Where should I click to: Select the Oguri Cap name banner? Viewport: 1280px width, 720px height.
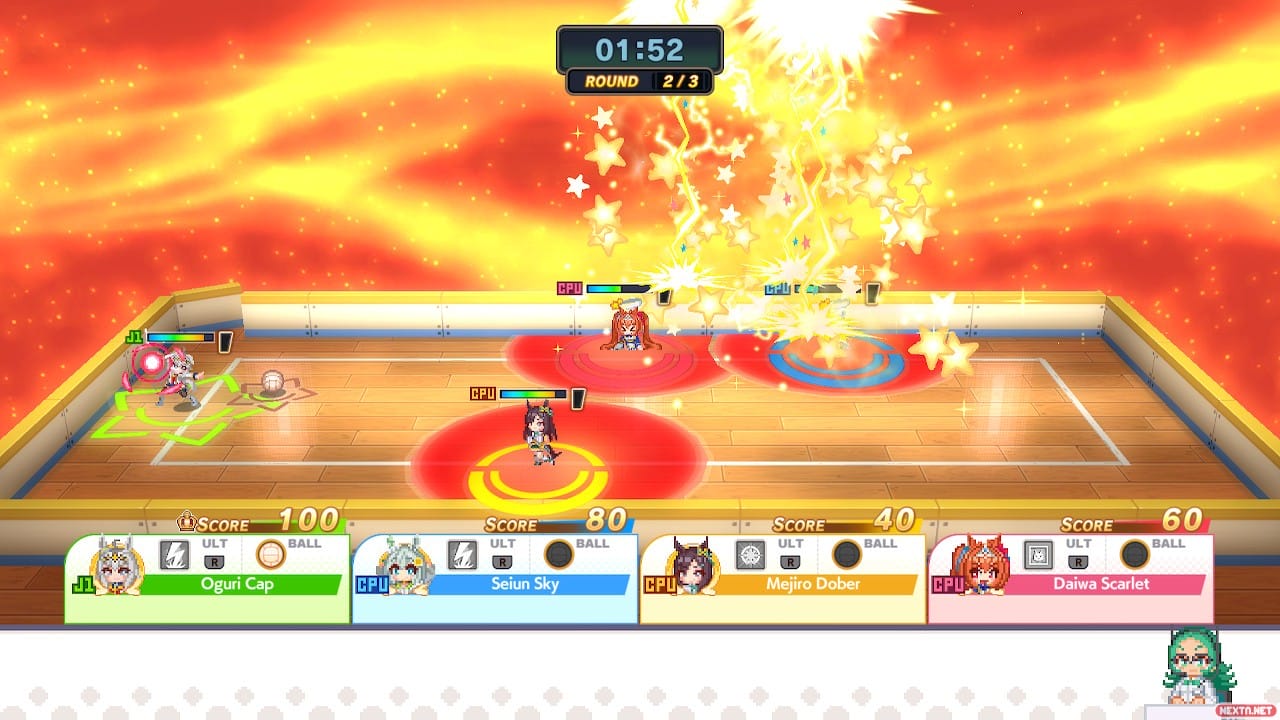pyautogui.click(x=238, y=584)
